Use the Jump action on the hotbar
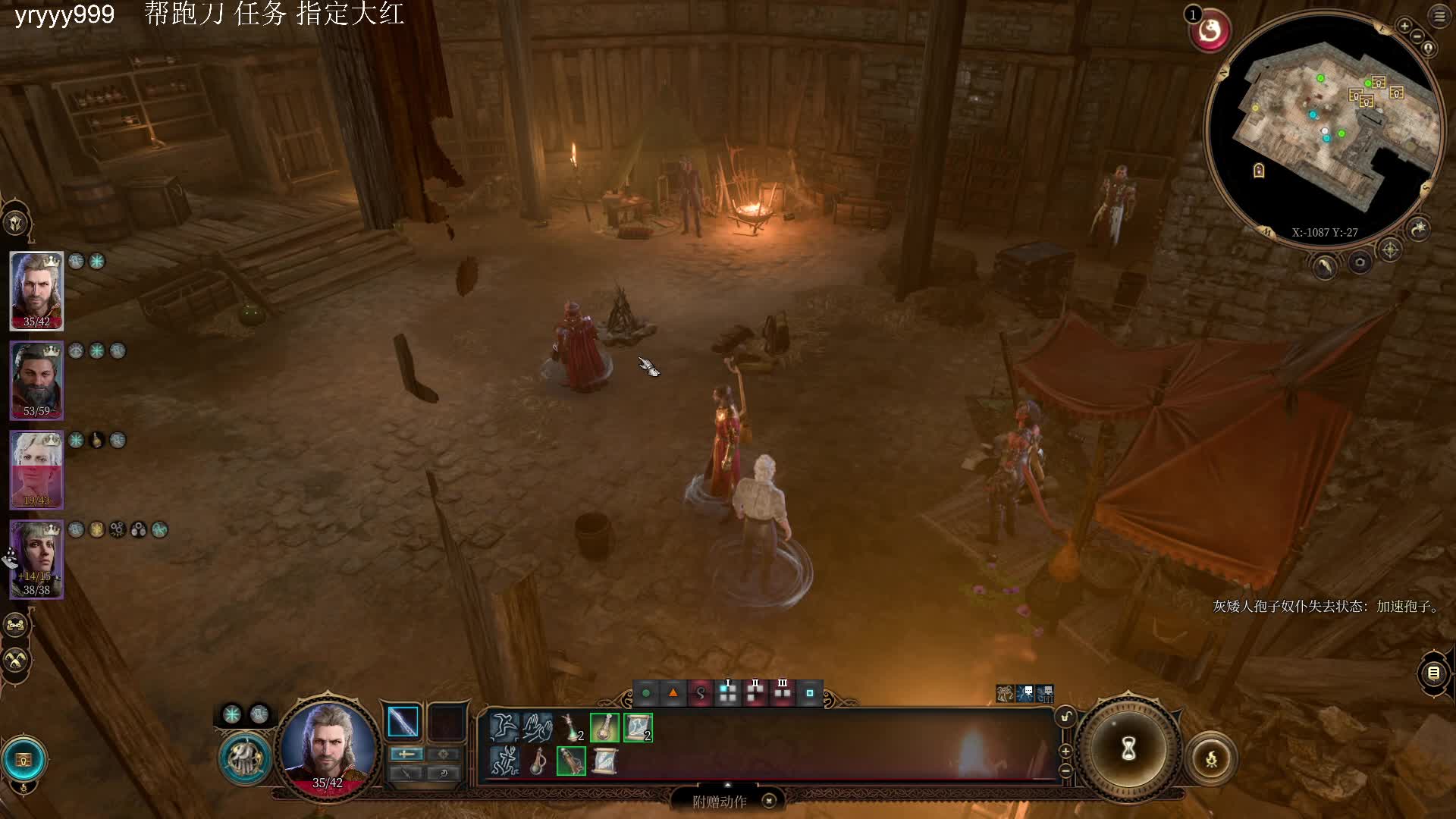The image size is (1456, 819). coord(504,727)
